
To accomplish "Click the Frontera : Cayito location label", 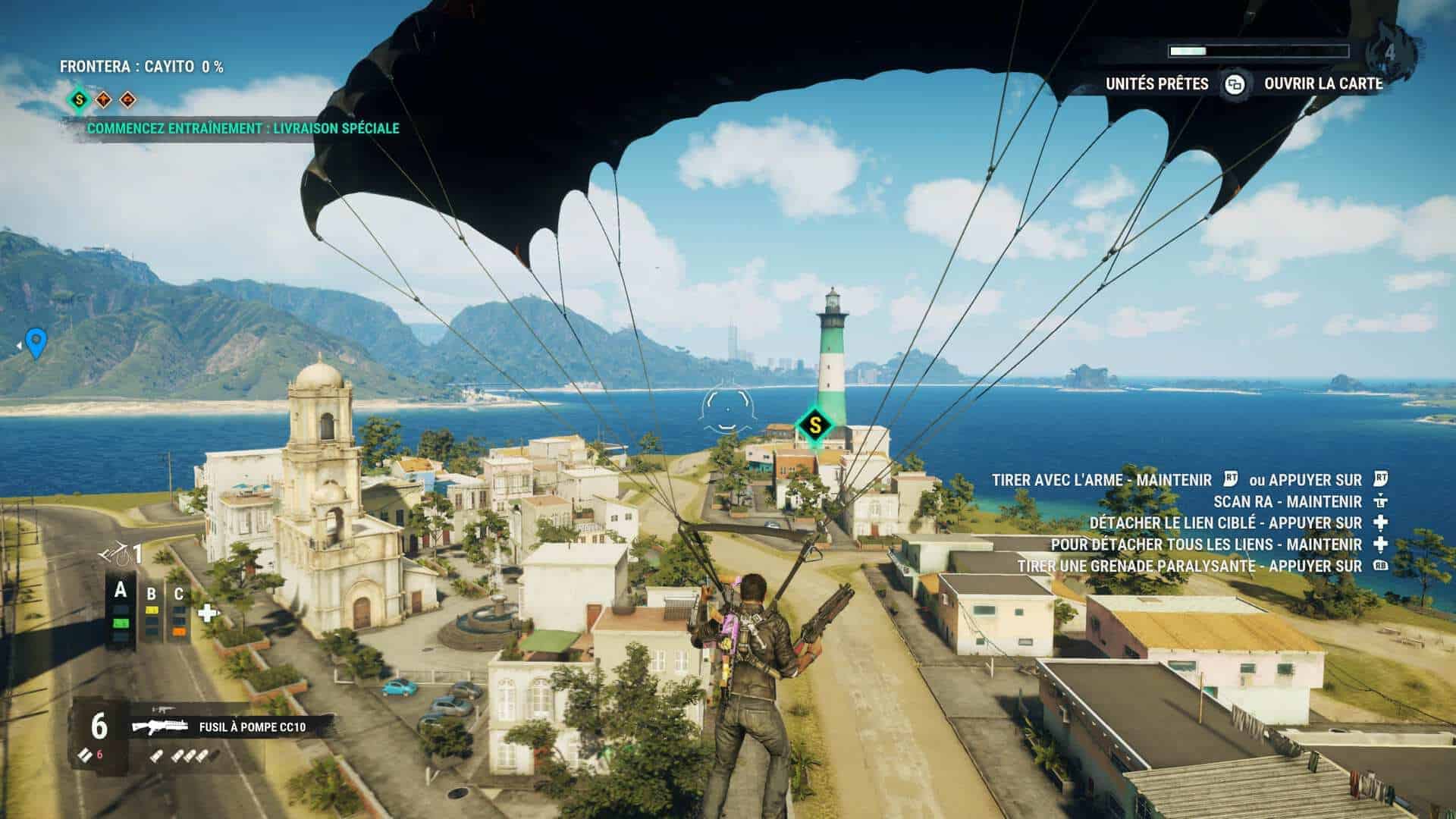I will click(142, 67).
